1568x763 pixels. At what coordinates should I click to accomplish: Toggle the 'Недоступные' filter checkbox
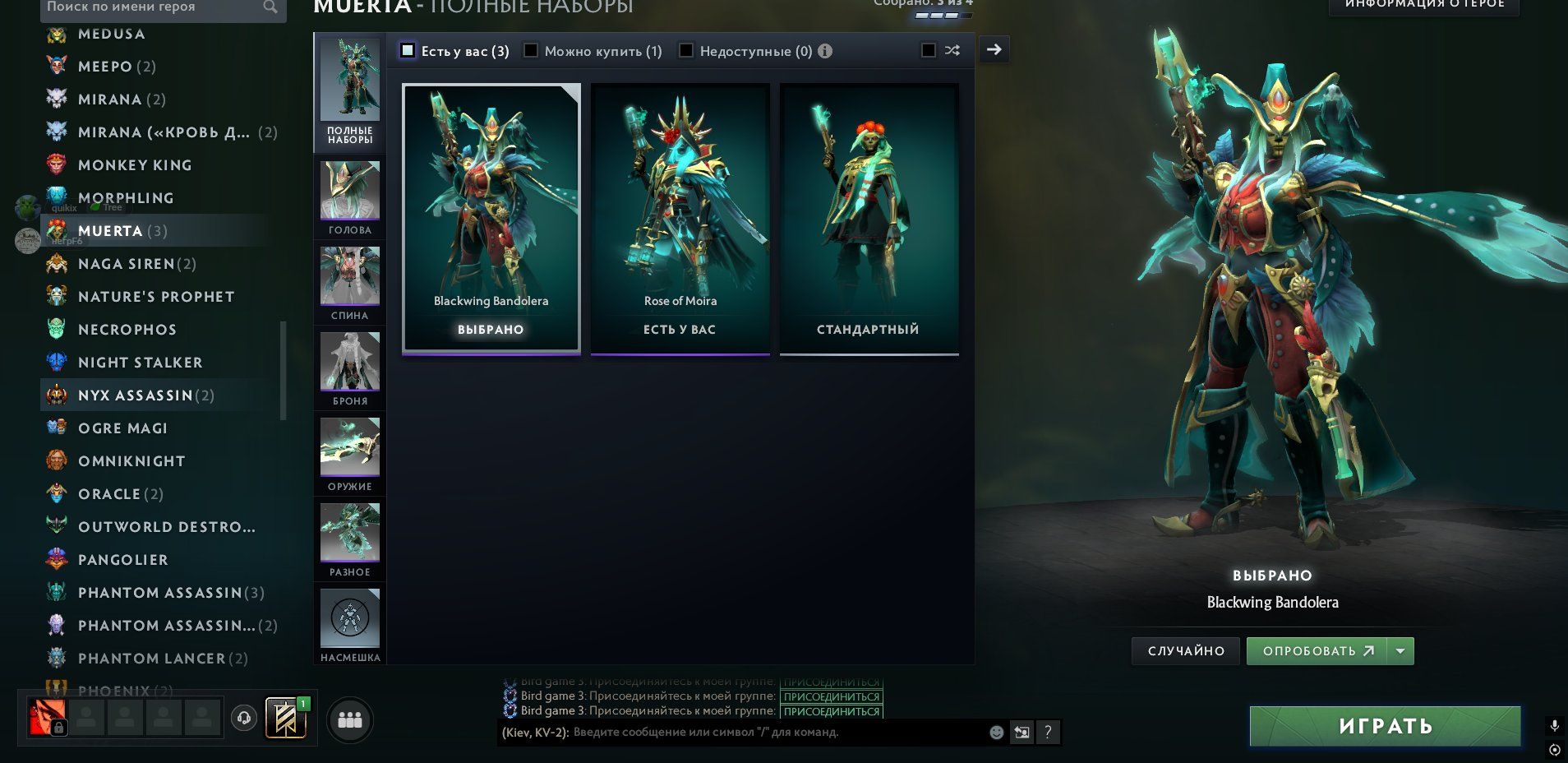click(685, 51)
